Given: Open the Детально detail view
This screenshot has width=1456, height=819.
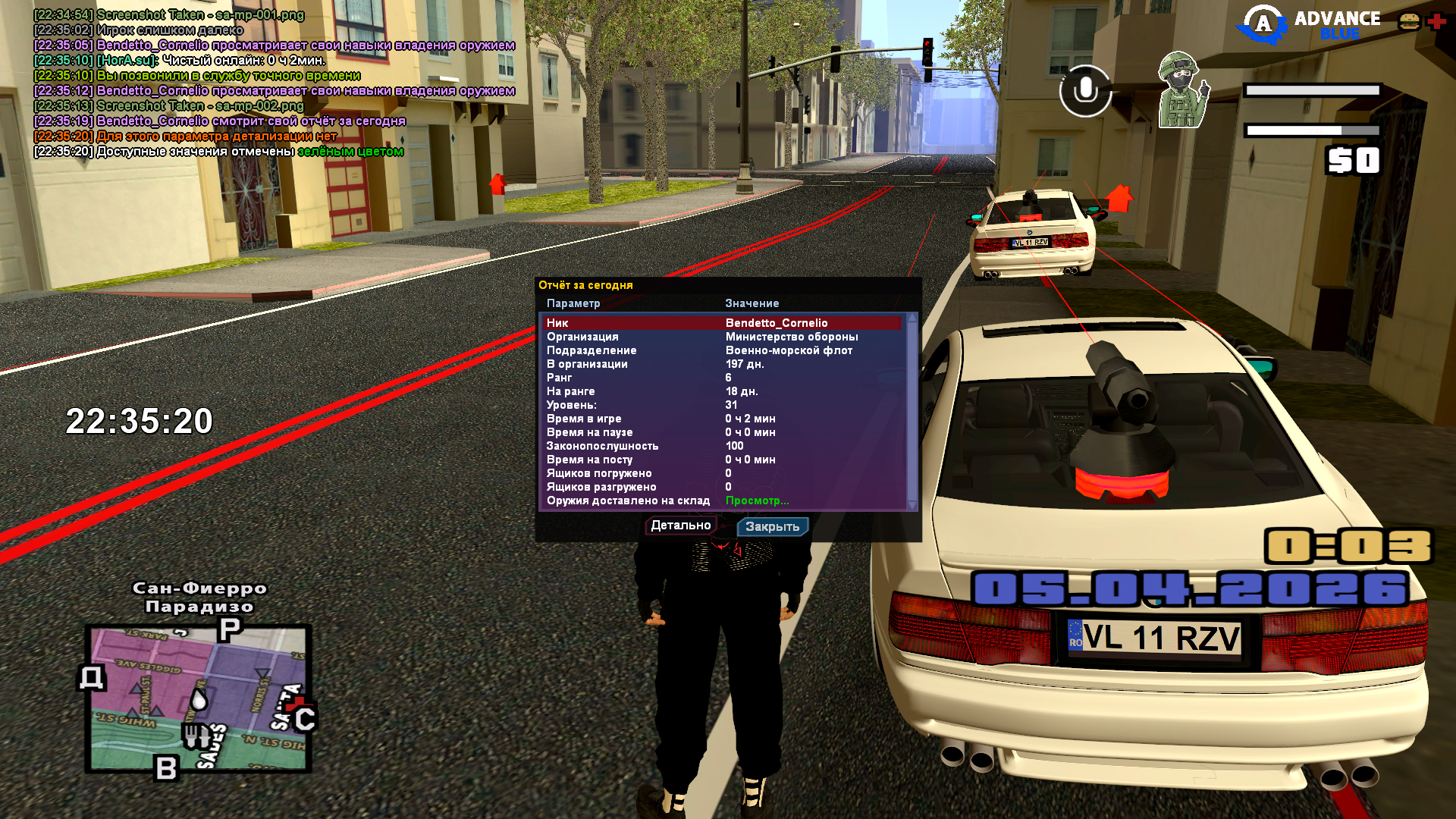Looking at the screenshot, I should tap(680, 526).
